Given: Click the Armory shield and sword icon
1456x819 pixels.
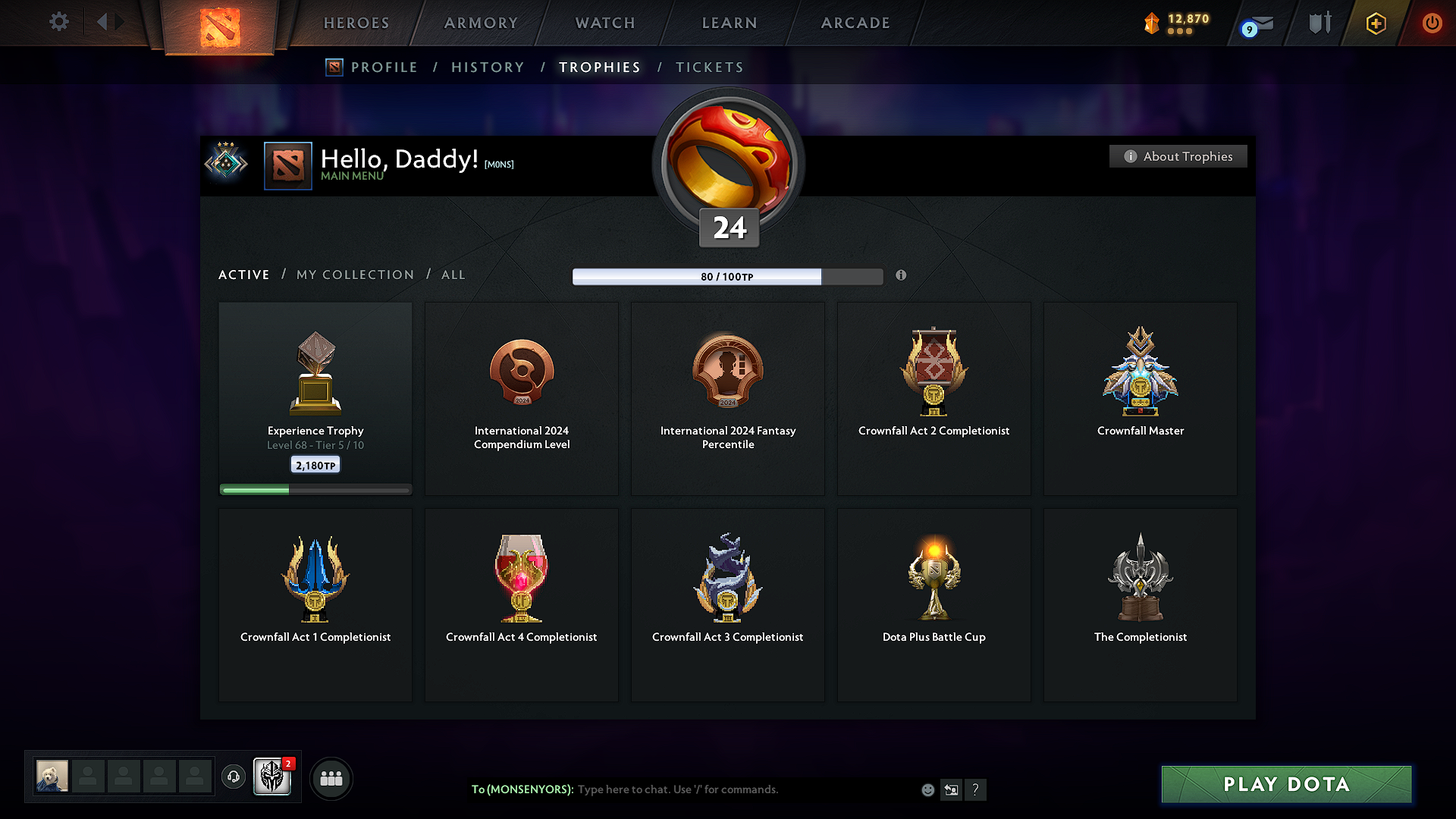Looking at the screenshot, I should (x=1318, y=23).
